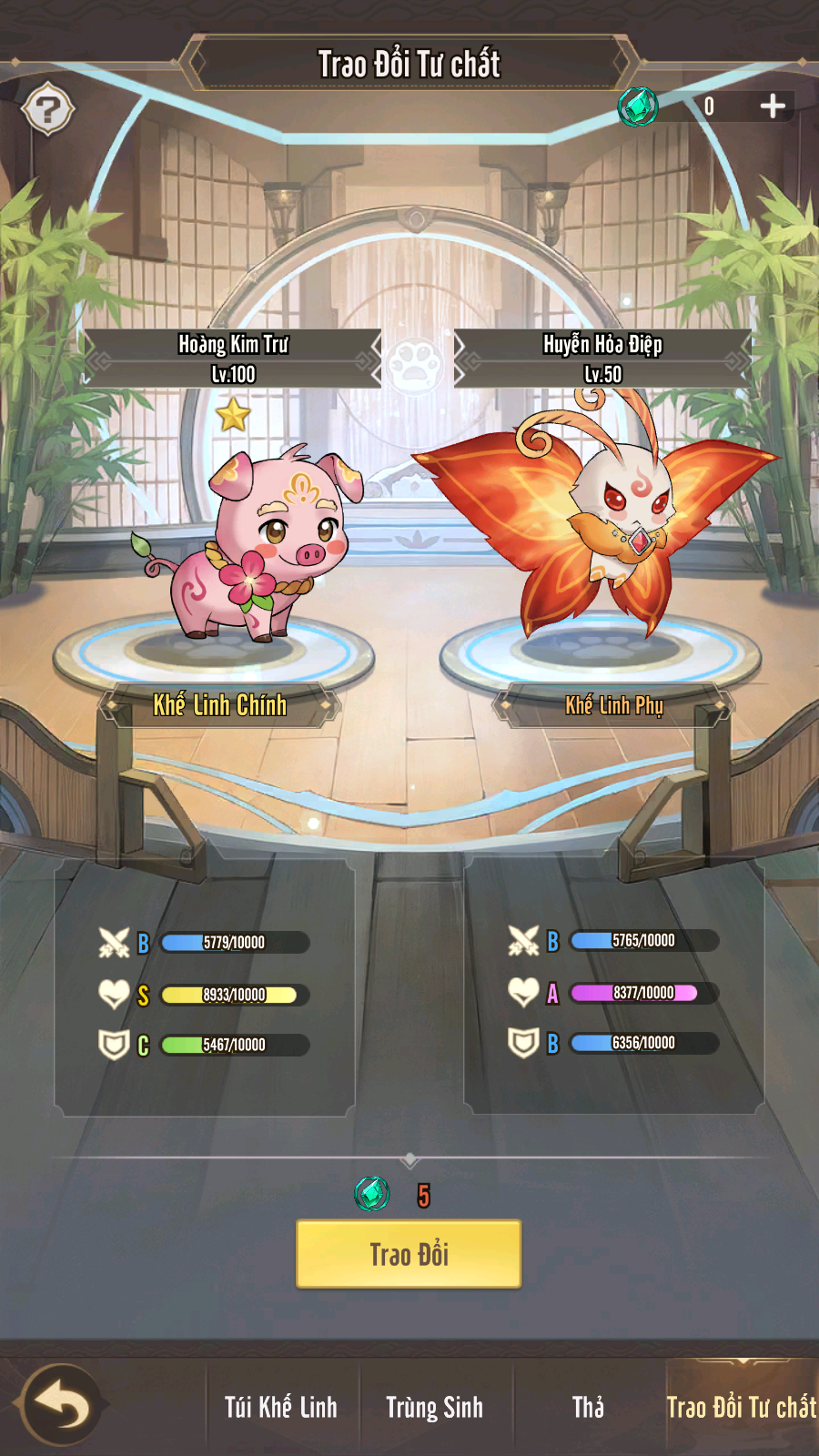
Task: Click the yellow Trao Đổi button
Action: pyautogui.click(x=409, y=1254)
